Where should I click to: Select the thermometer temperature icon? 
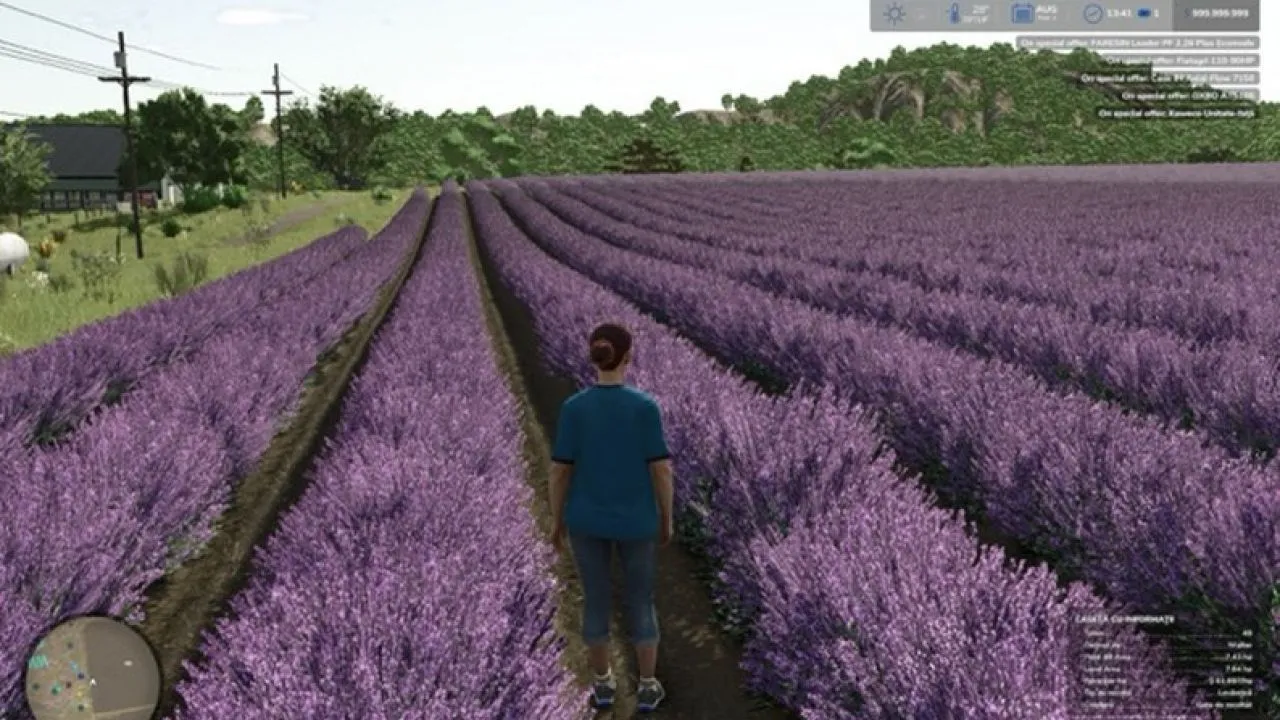(x=955, y=12)
